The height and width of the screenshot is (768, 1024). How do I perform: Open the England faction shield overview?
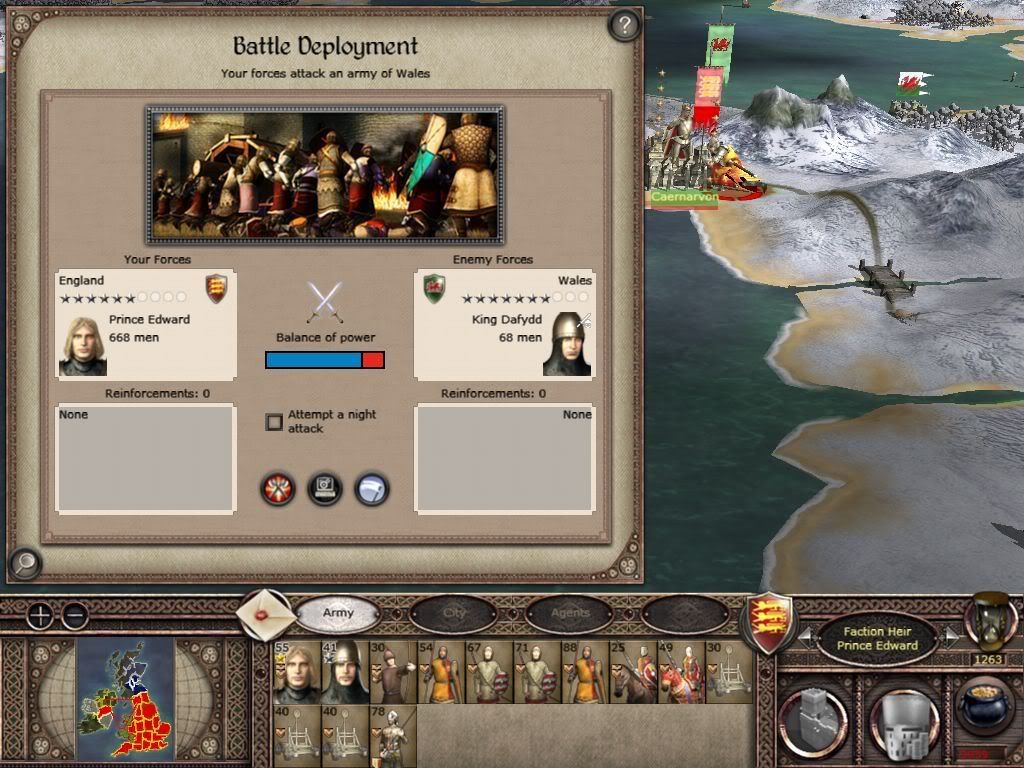[771, 622]
